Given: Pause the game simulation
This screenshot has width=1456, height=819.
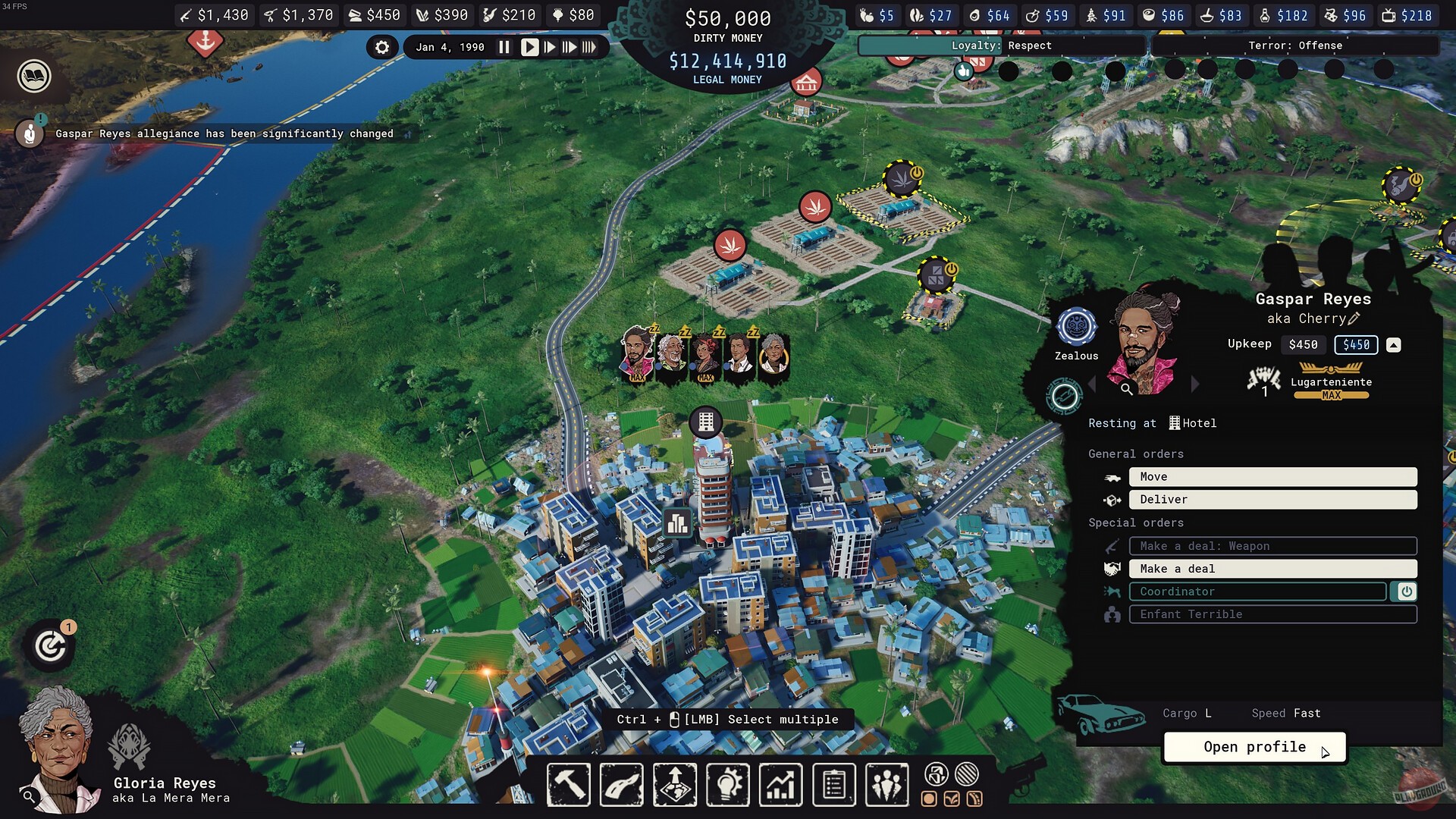Looking at the screenshot, I should click(x=504, y=46).
